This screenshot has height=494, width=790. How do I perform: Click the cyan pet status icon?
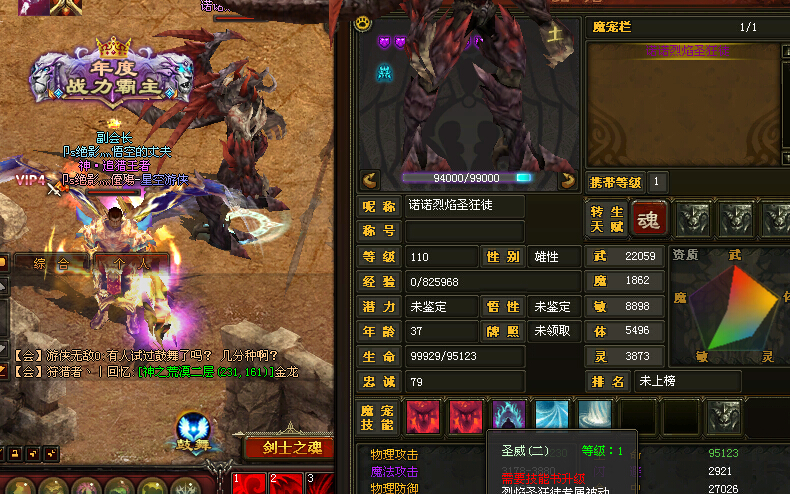384,71
